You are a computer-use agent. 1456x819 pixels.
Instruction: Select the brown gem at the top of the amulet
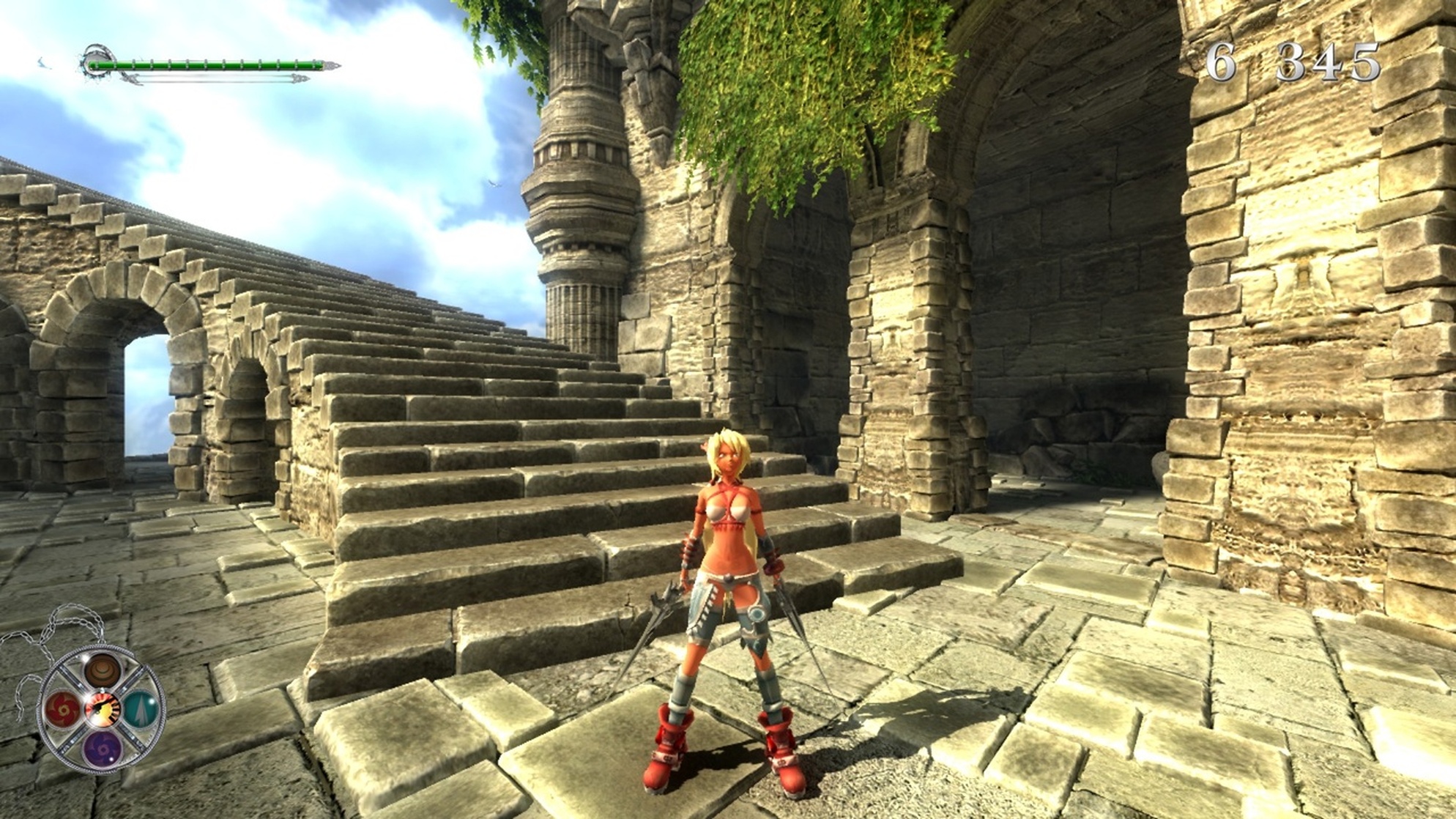tap(100, 670)
